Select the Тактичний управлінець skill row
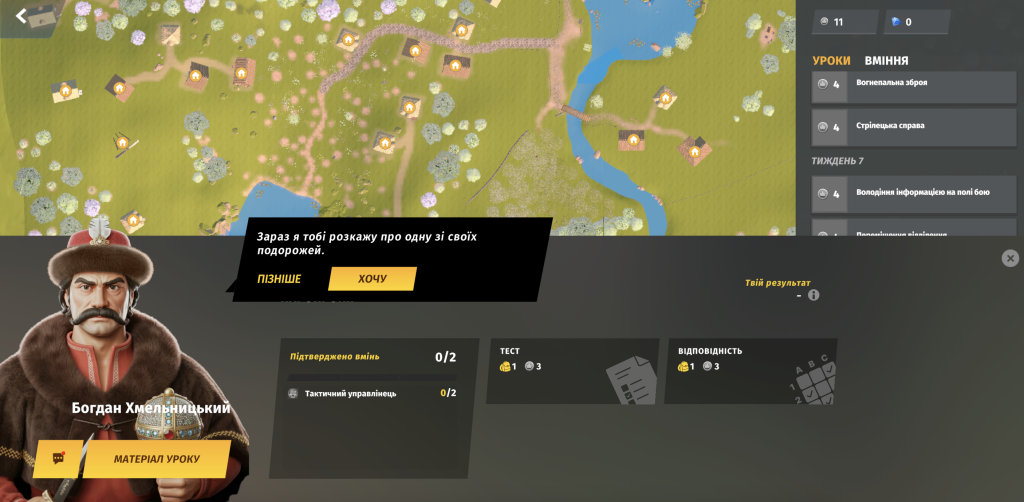The width and height of the screenshot is (1024, 502). pos(370,393)
